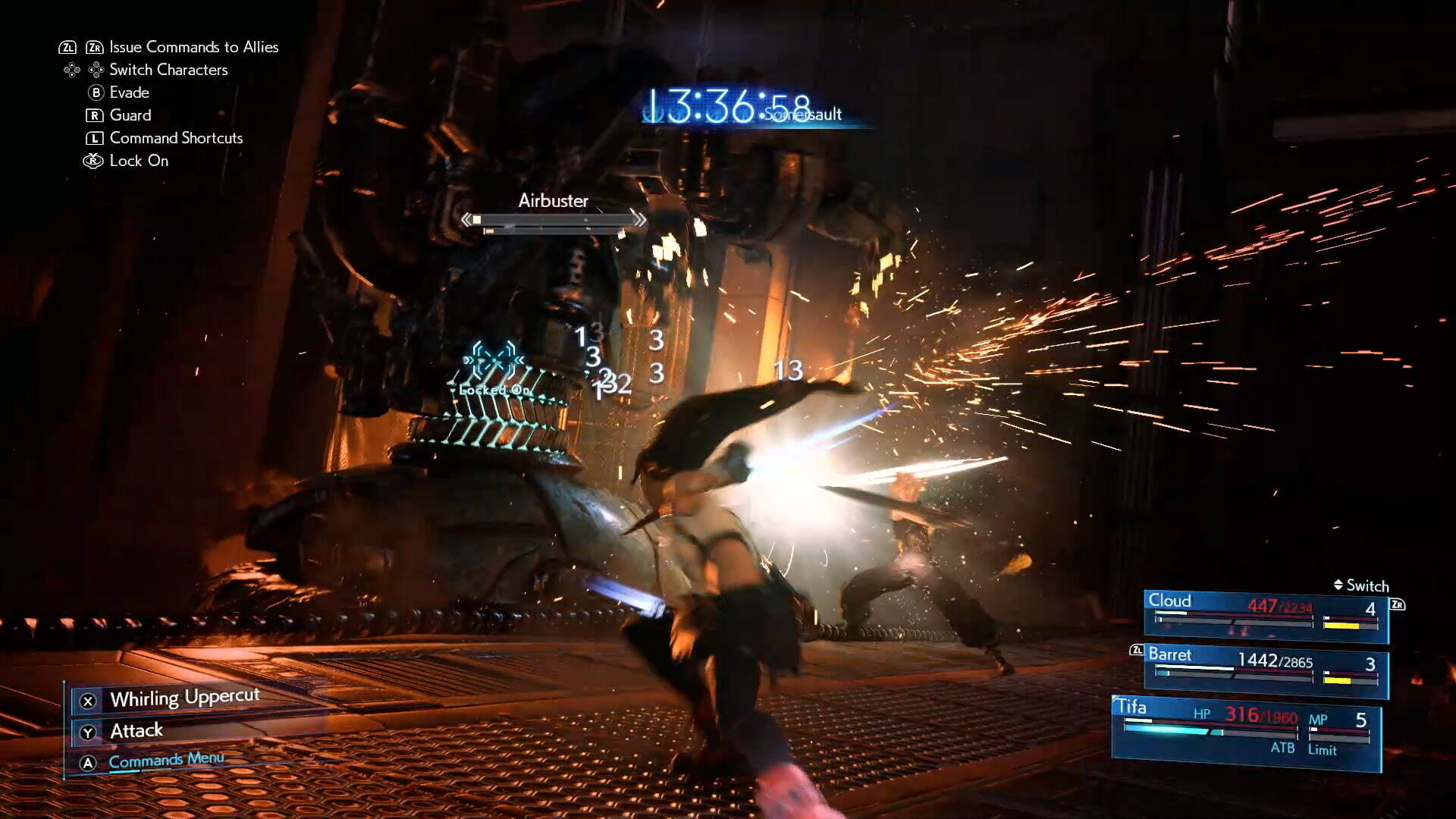
Task: Choose the Attack command
Action: click(x=136, y=730)
